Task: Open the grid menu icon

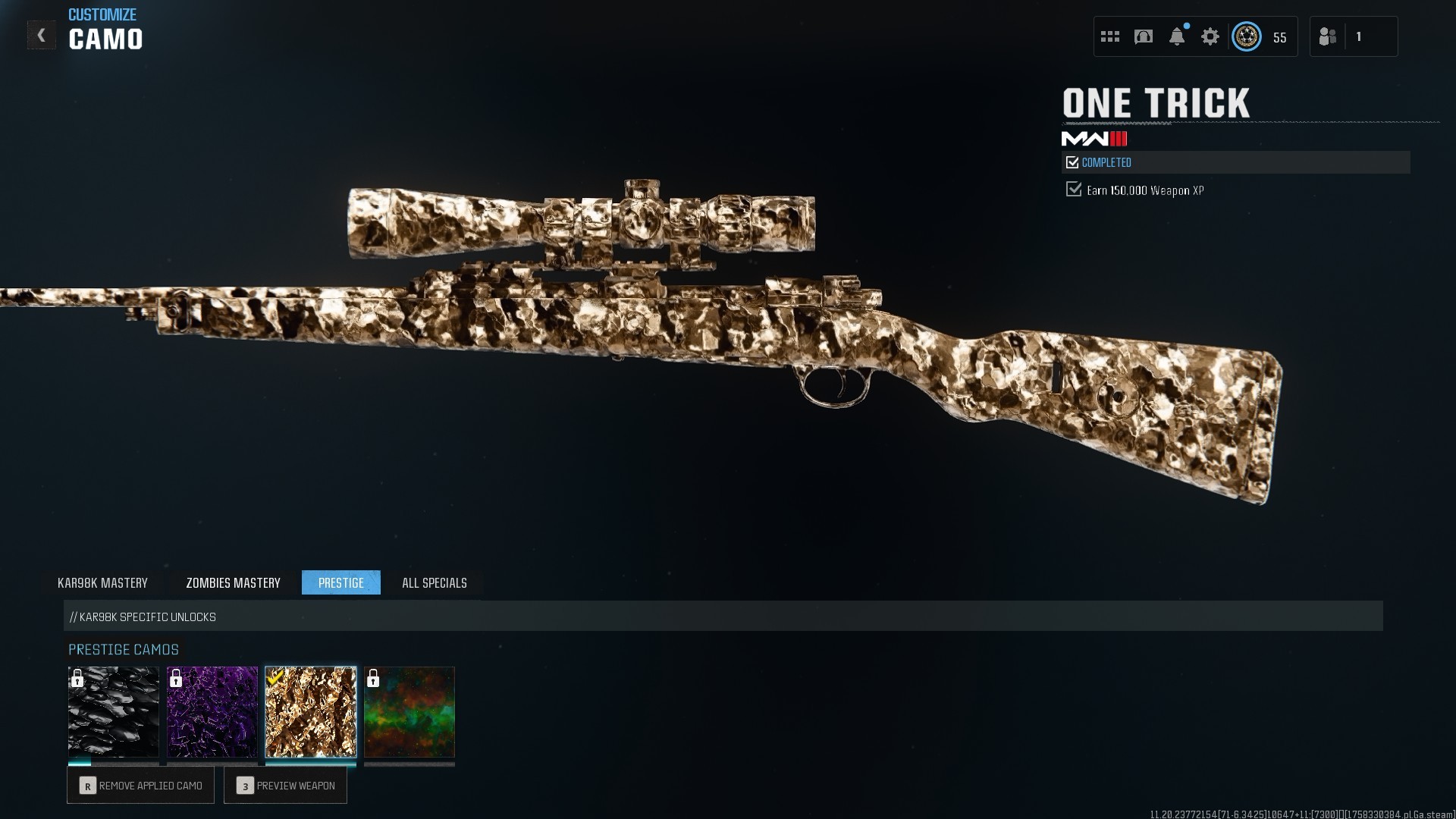Action: click(x=1110, y=36)
